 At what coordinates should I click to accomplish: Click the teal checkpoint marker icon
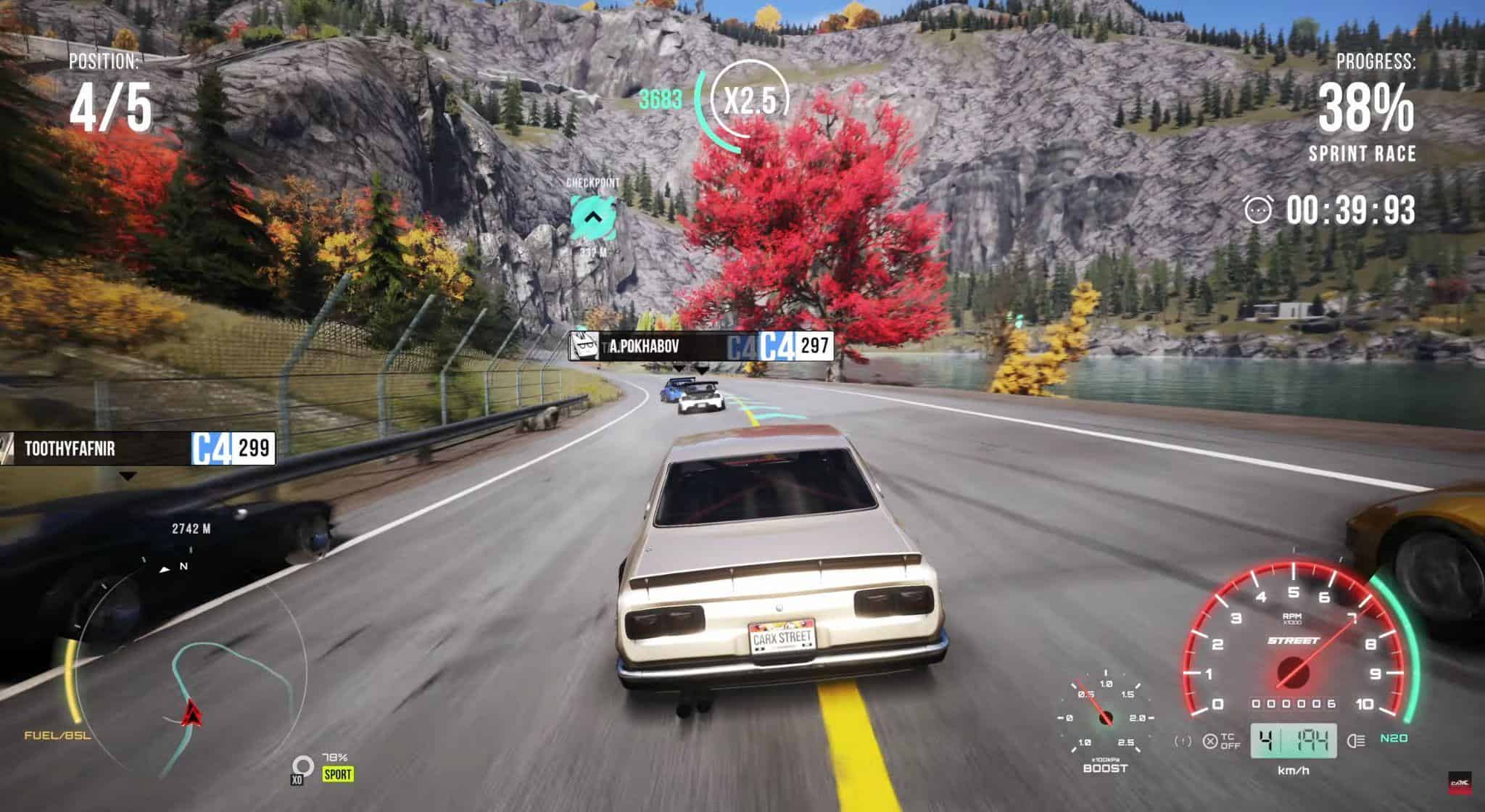[593, 217]
